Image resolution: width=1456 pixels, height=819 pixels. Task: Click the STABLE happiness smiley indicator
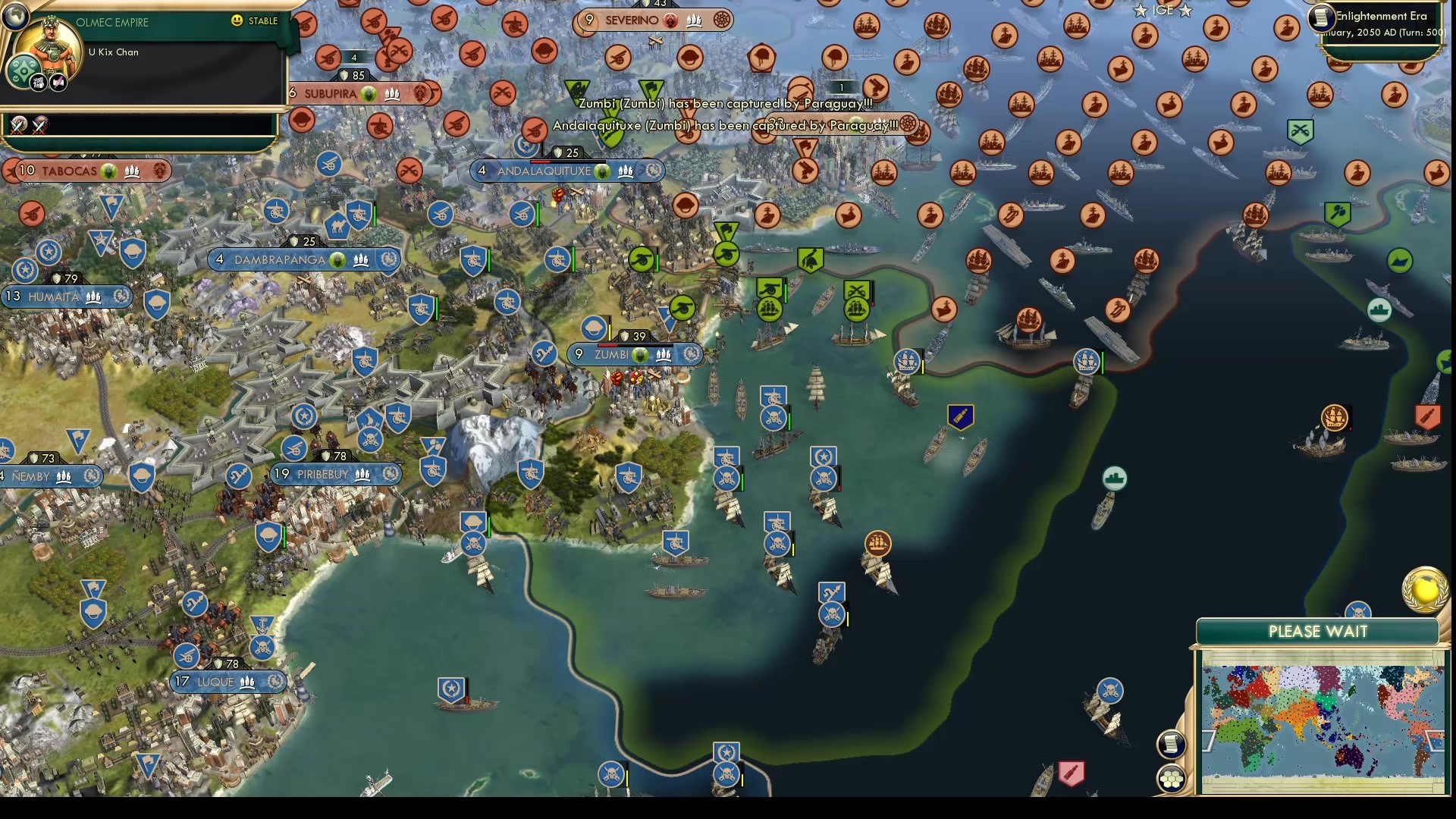coord(237,21)
